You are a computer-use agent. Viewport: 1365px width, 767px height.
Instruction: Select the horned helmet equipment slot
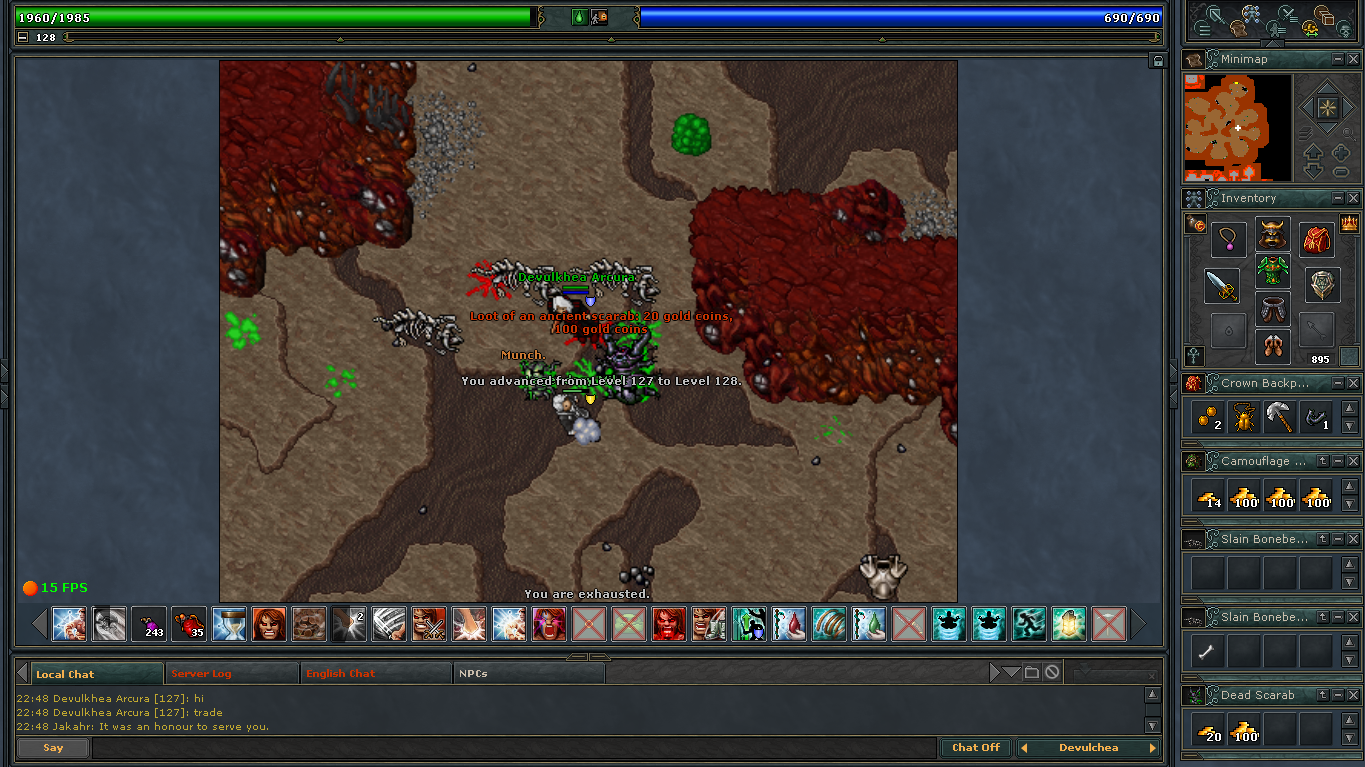pos(1272,236)
